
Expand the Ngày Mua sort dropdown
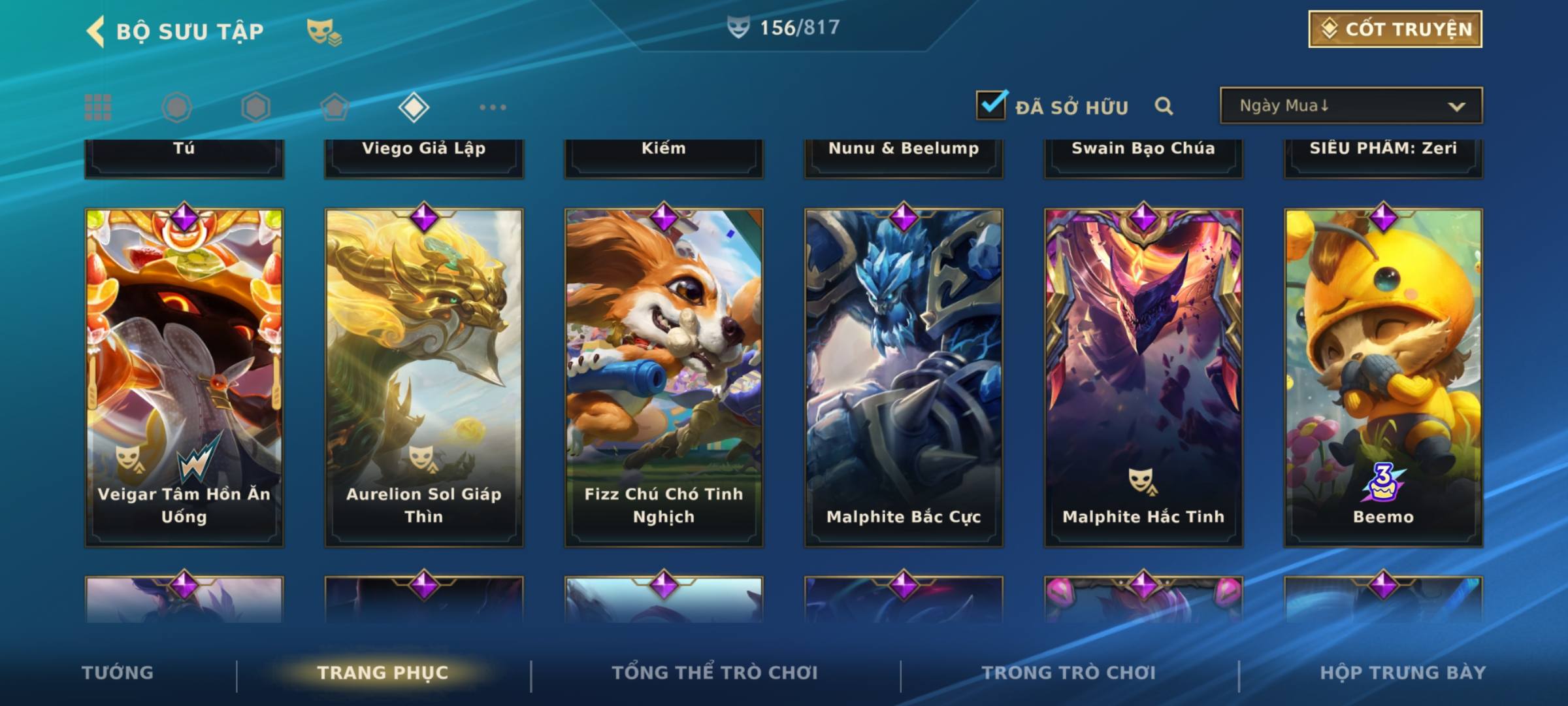[x=1350, y=106]
